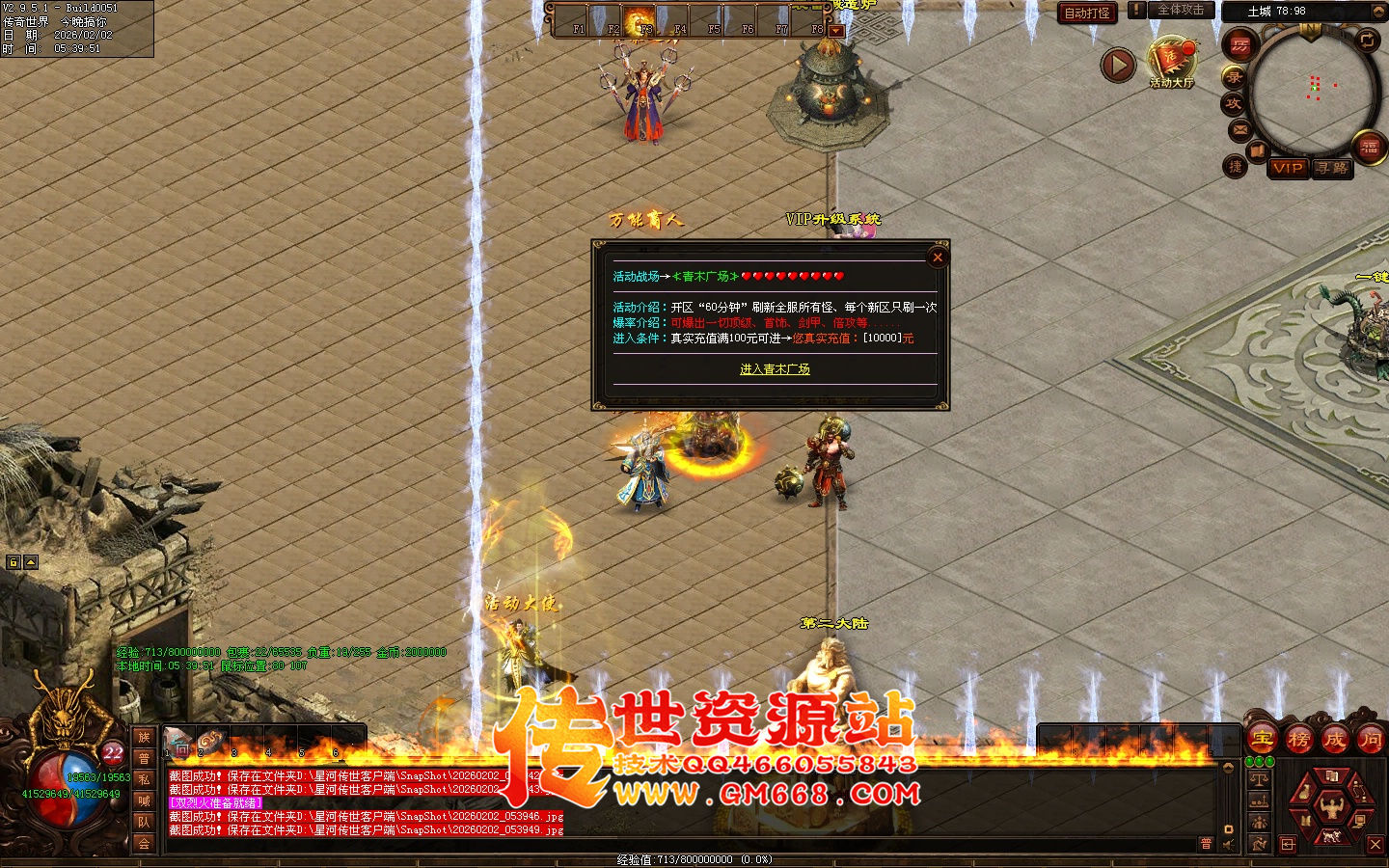
Task: Click the expand-window icon left of the panel X
Action: (x=1287, y=846)
